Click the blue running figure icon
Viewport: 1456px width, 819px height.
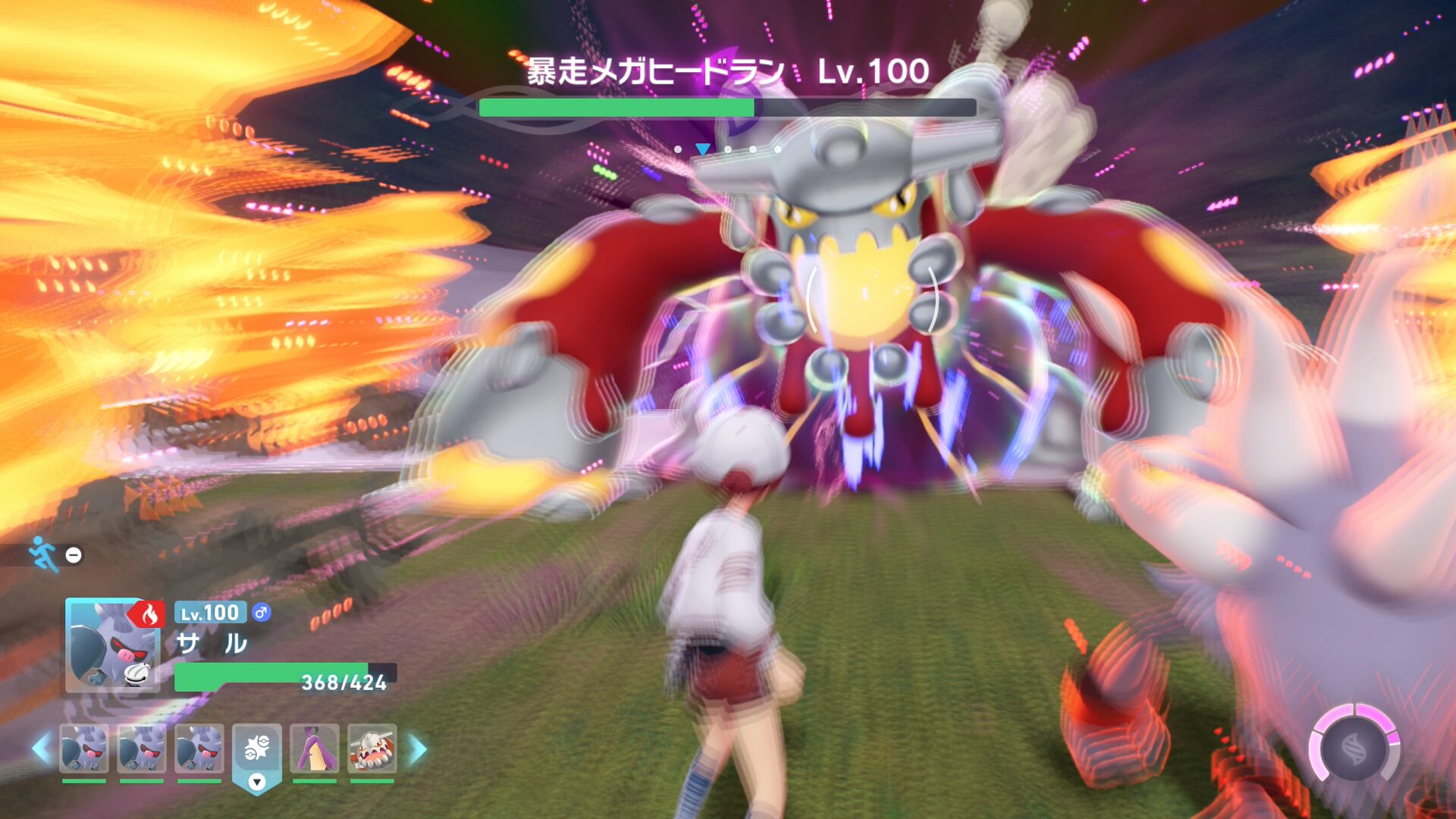(x=42, y=554)
